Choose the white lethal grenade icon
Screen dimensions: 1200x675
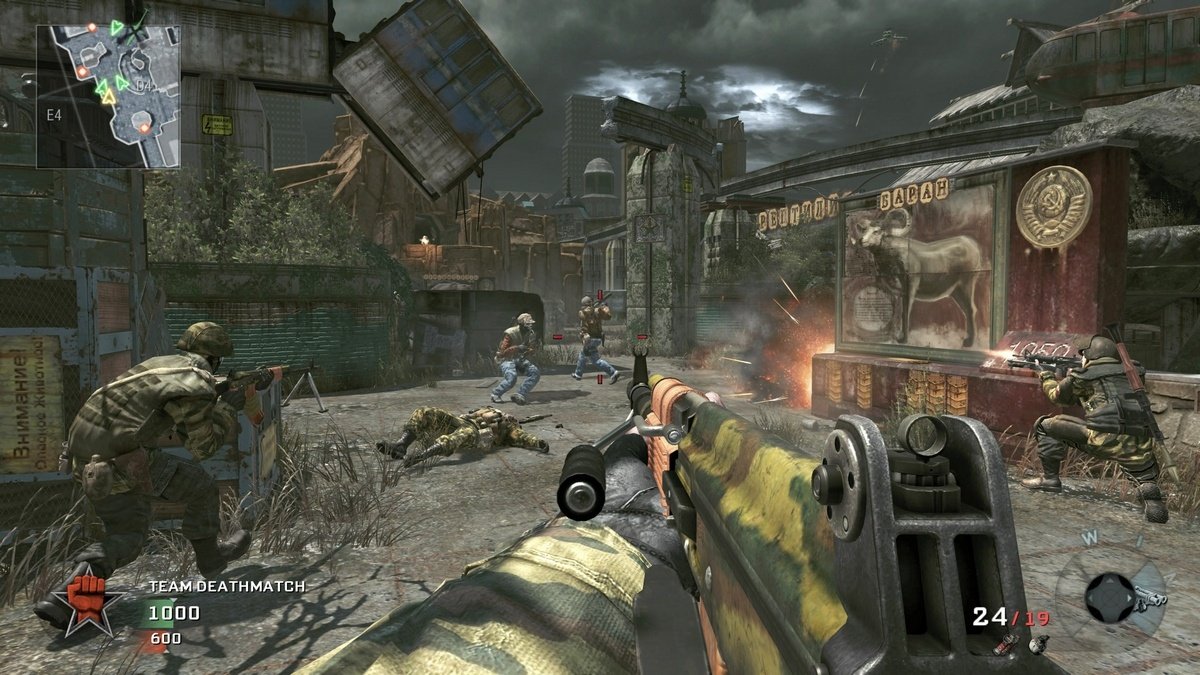tap(1038, 643)
